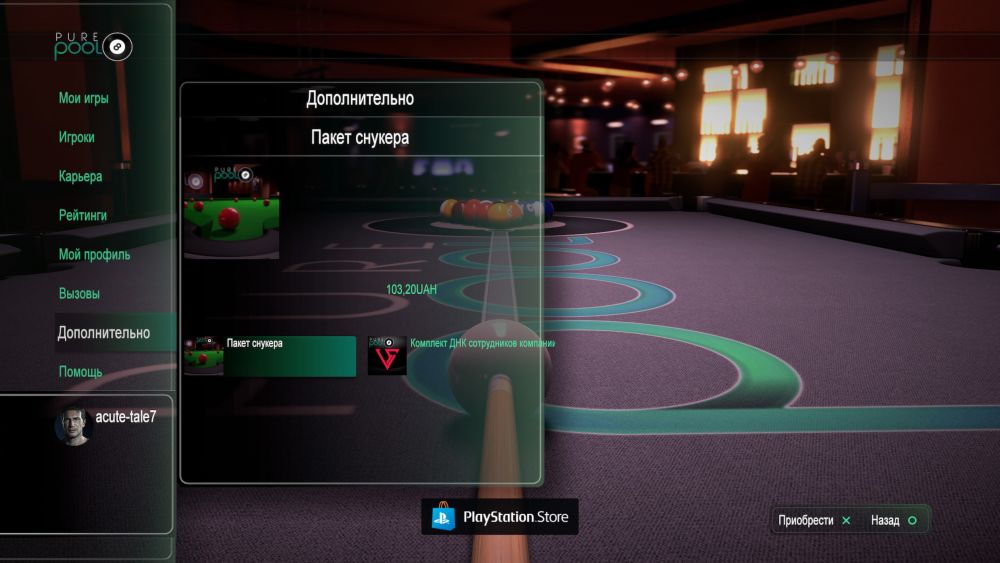Viewport: 1000px width, 563px height.
Task: Open the PlayStation Store
Action: coord(500,517)
